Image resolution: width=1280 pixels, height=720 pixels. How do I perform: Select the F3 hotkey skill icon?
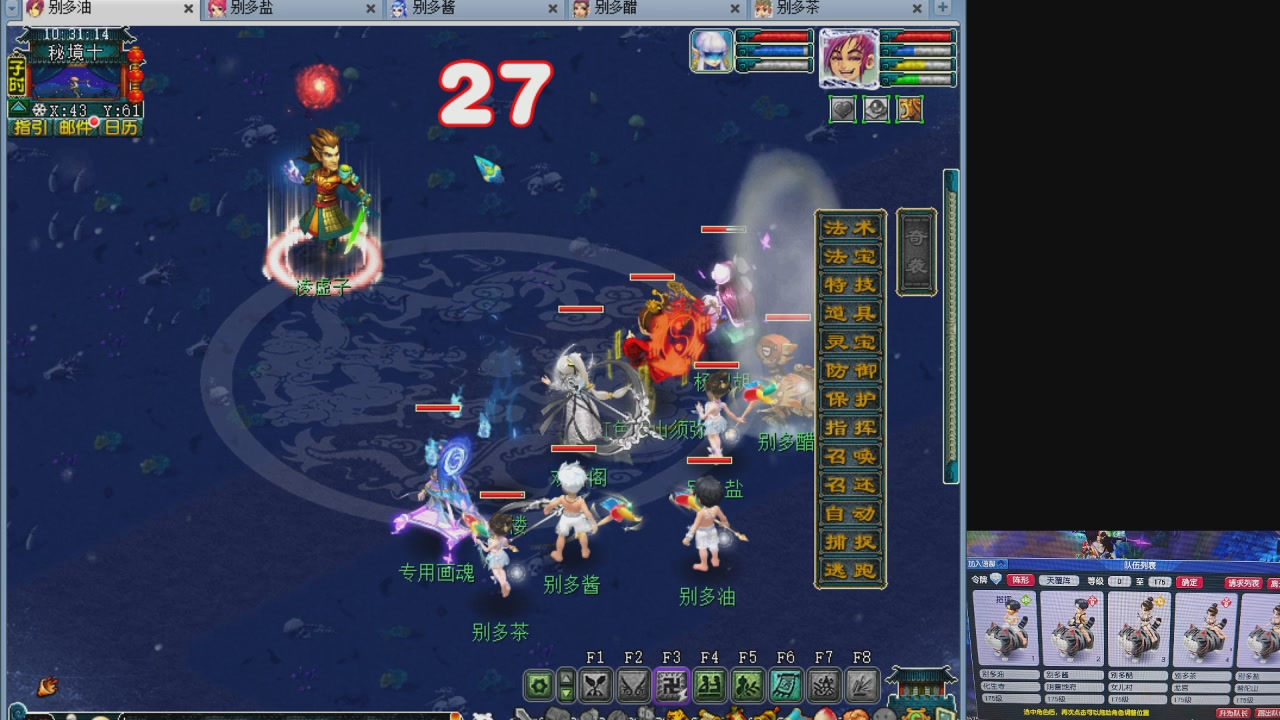pos(671,686)
